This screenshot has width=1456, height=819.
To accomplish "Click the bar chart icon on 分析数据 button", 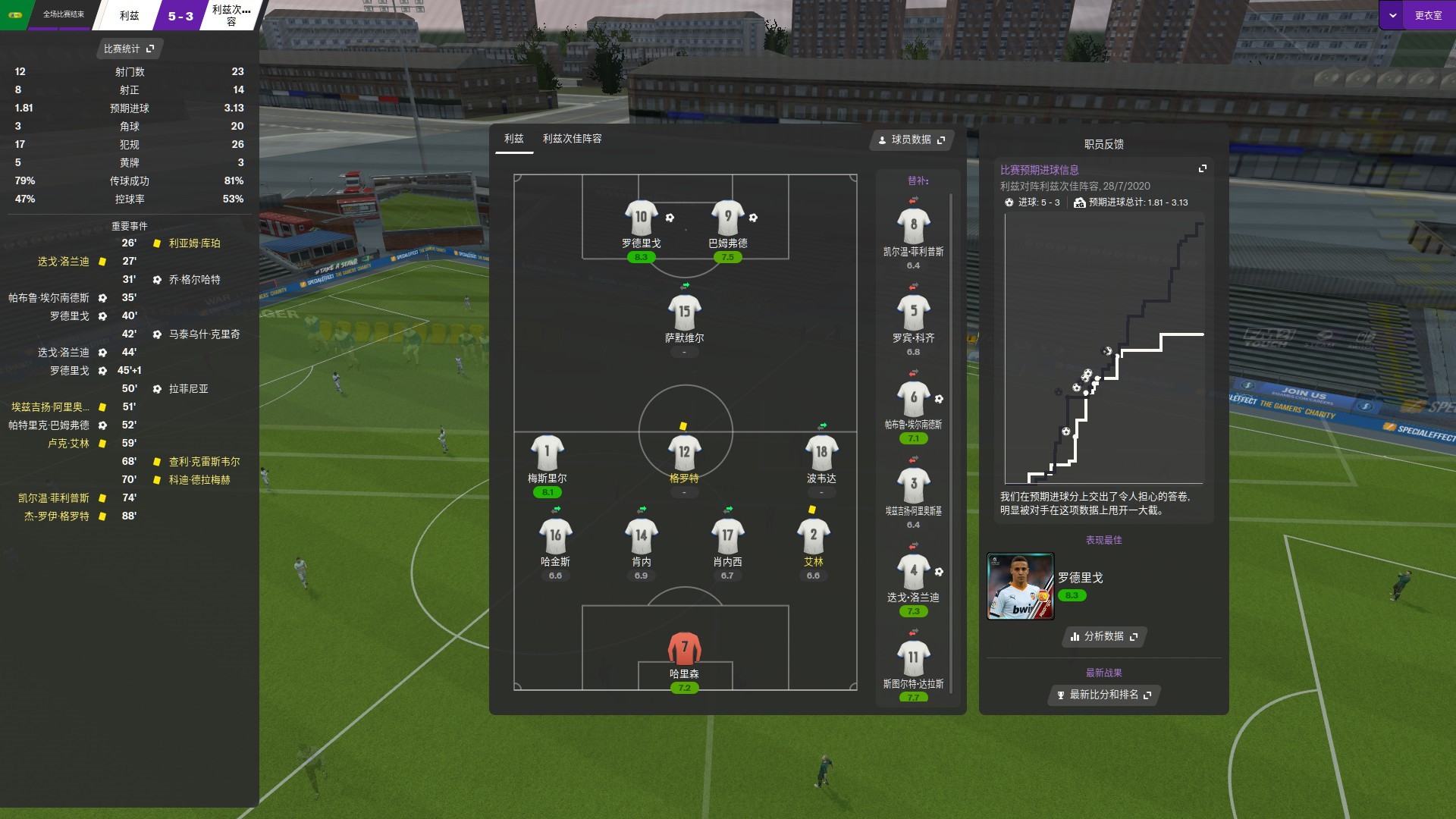I will tap(1075, 638).
